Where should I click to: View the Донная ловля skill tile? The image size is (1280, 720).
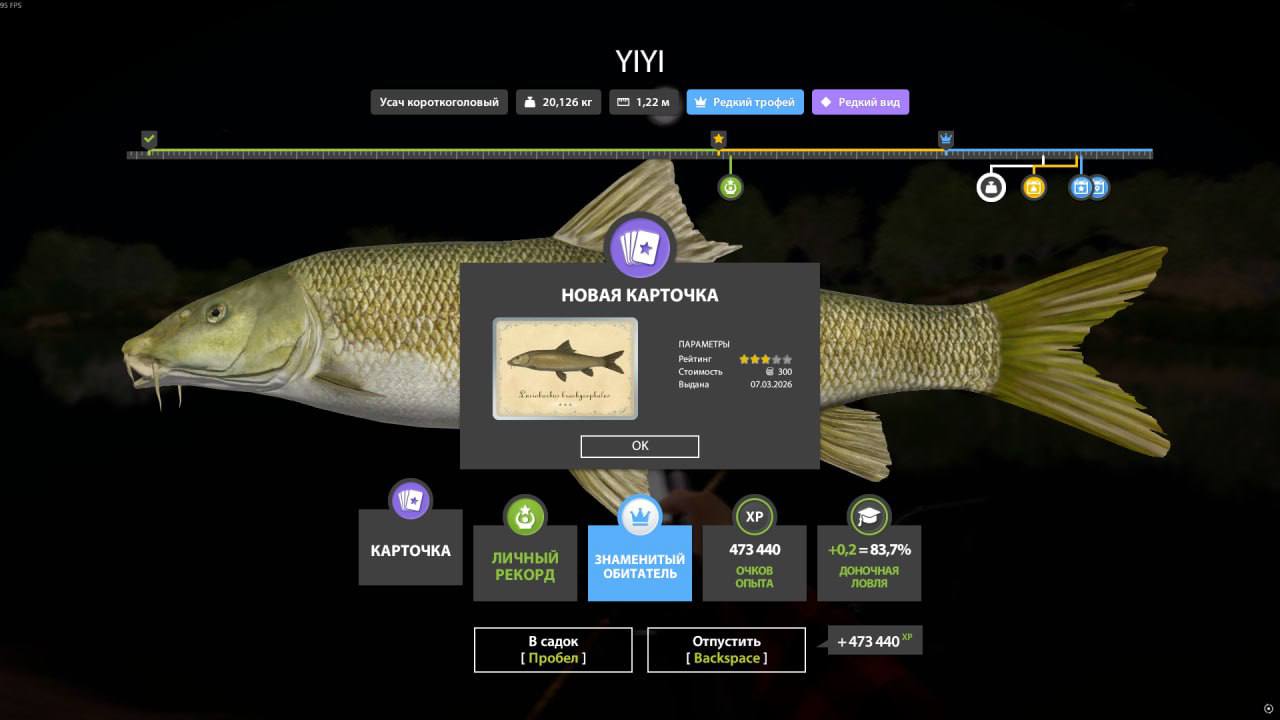869,564
